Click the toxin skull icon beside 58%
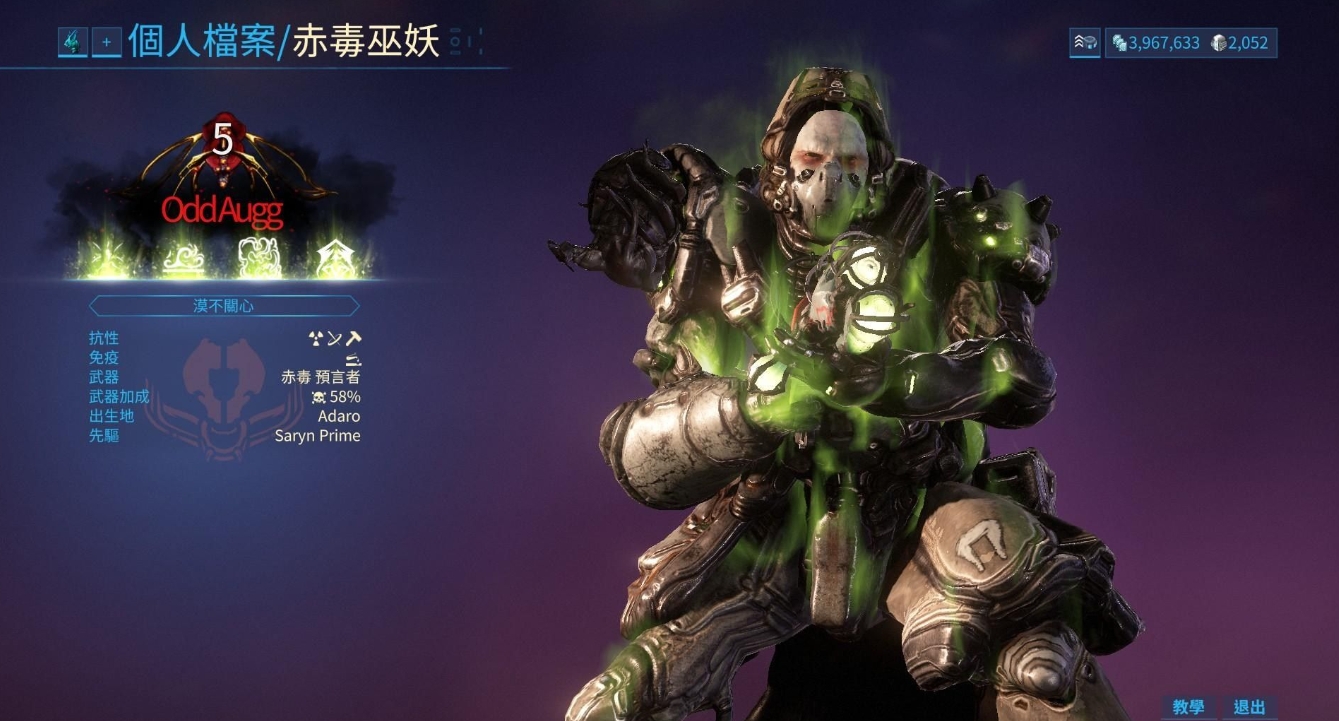Viewport: 1339px width, 721px height. (x=319, y=396)
